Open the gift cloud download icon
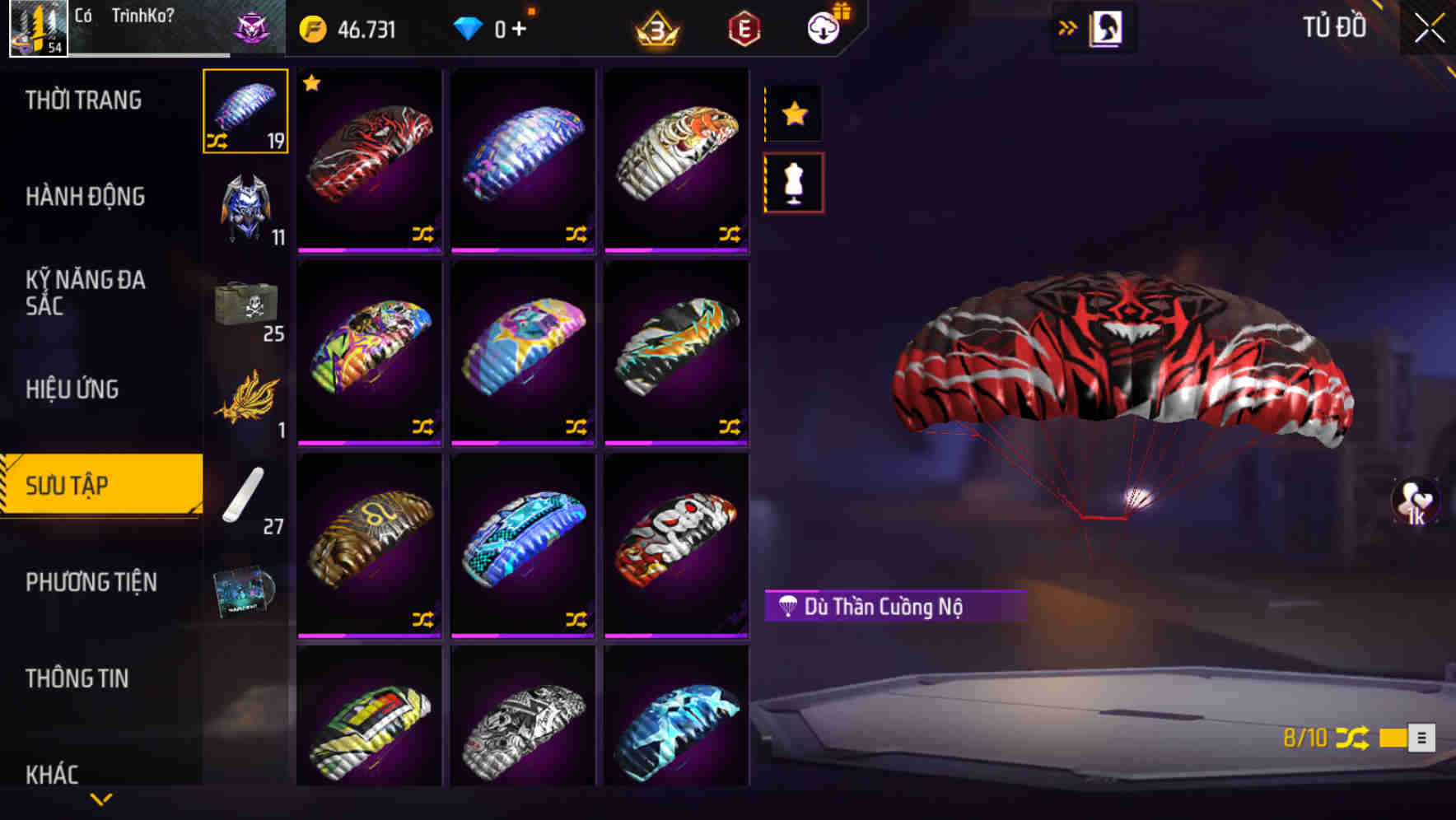 pos(824,27)
